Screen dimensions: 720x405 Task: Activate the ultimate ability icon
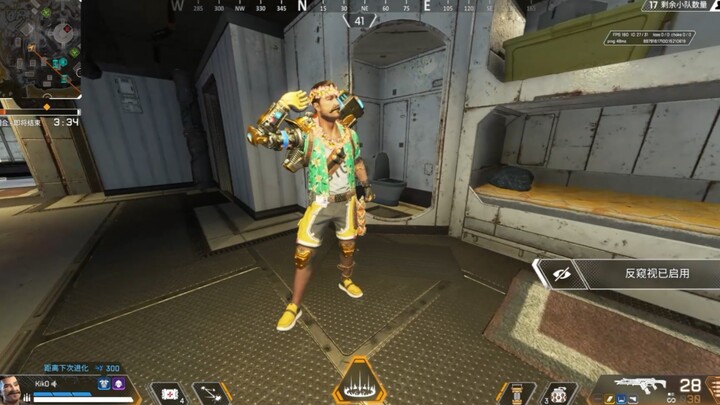[x=360, y=383]
